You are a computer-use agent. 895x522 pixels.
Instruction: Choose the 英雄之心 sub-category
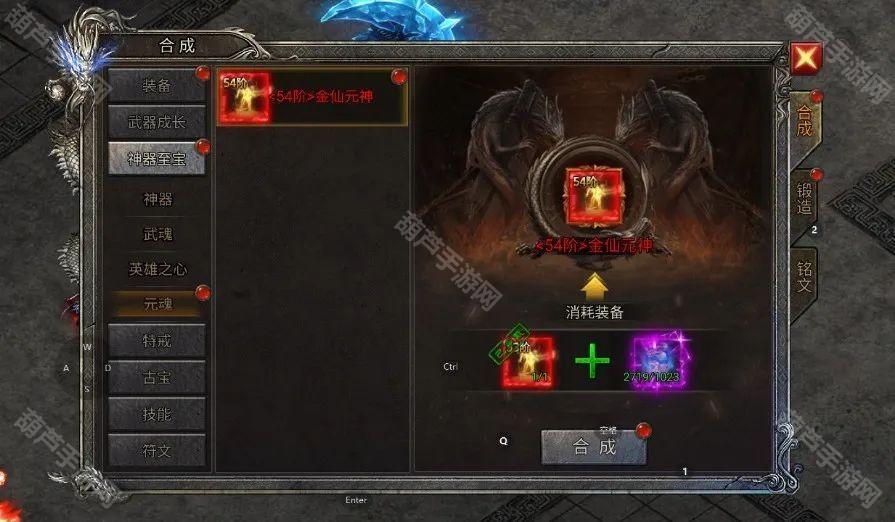pos(157,269)
